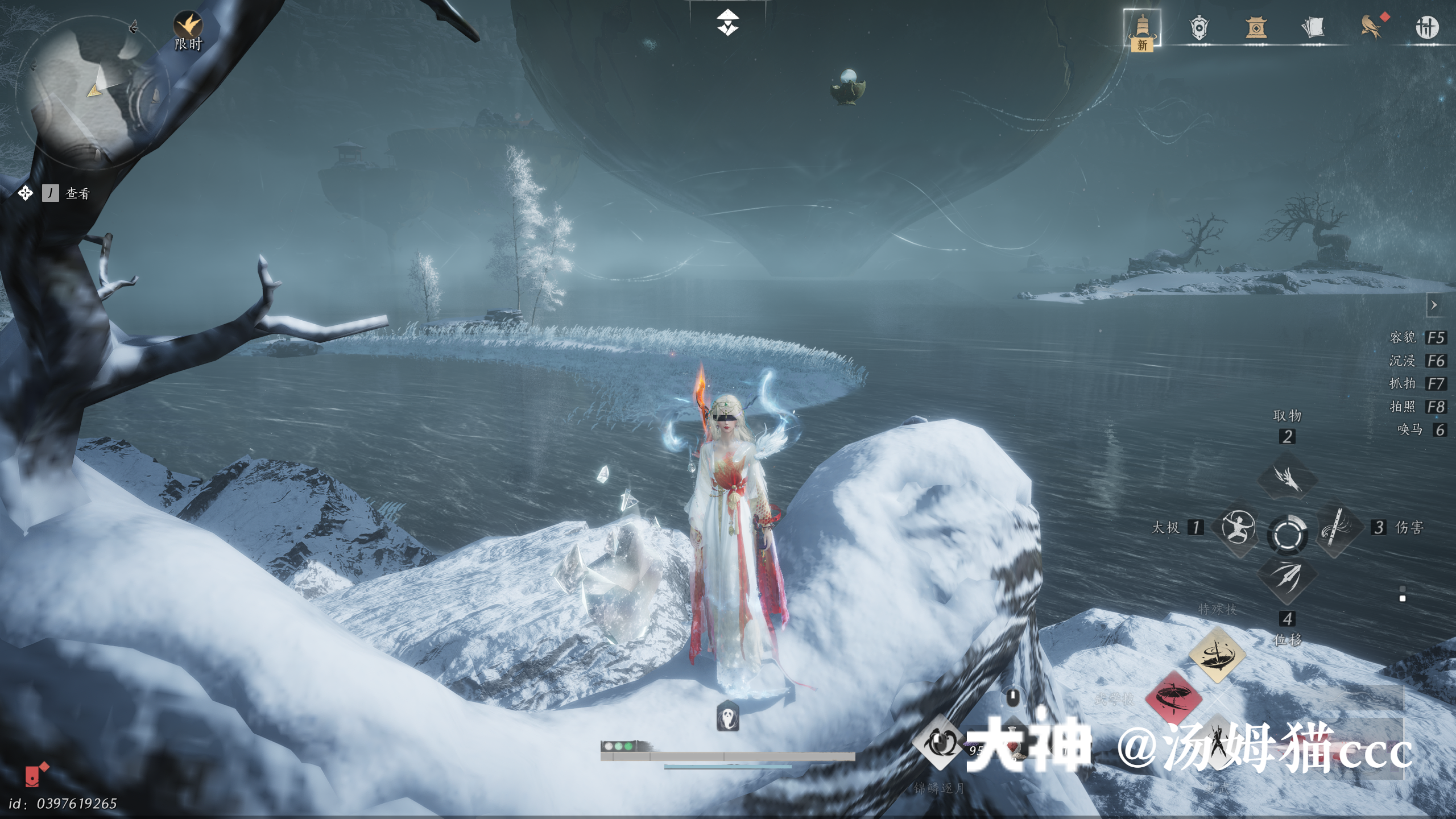Open the circular minimap

91,91
